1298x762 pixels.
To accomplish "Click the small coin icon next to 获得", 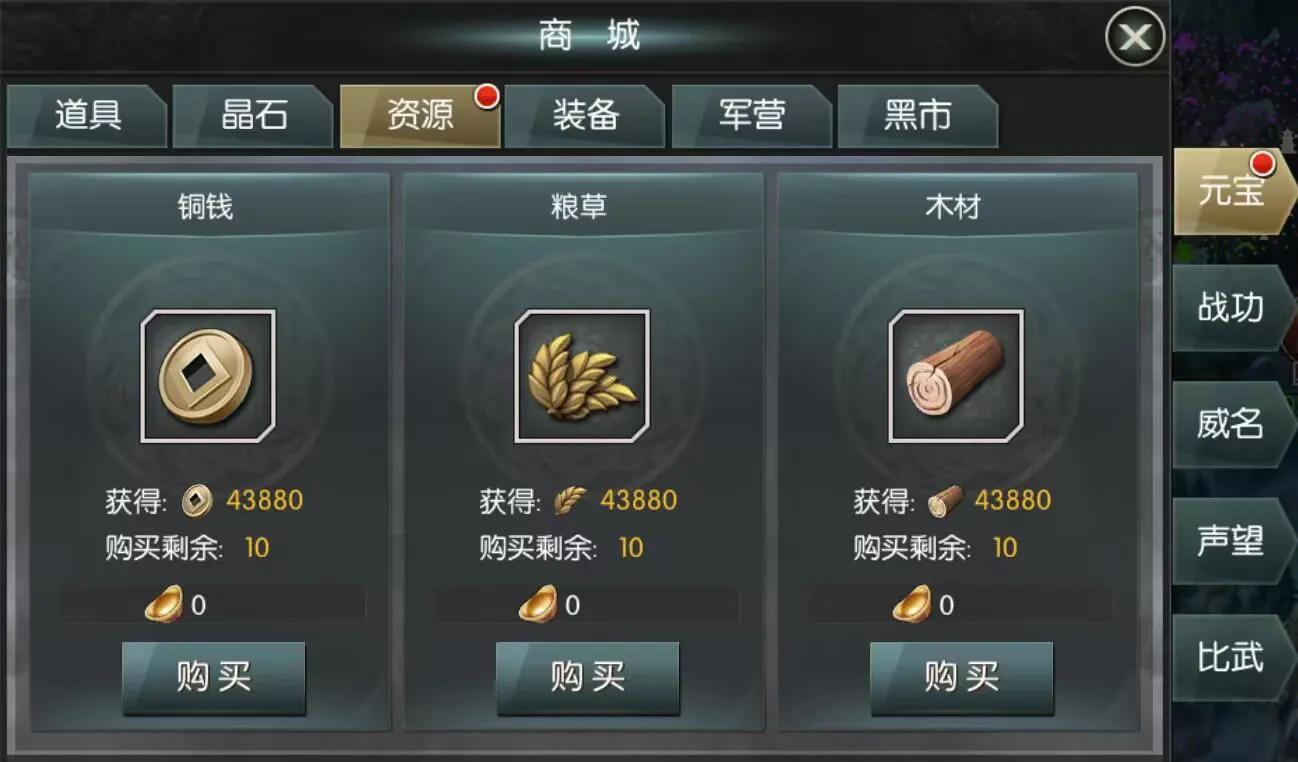I will [197, 499].
